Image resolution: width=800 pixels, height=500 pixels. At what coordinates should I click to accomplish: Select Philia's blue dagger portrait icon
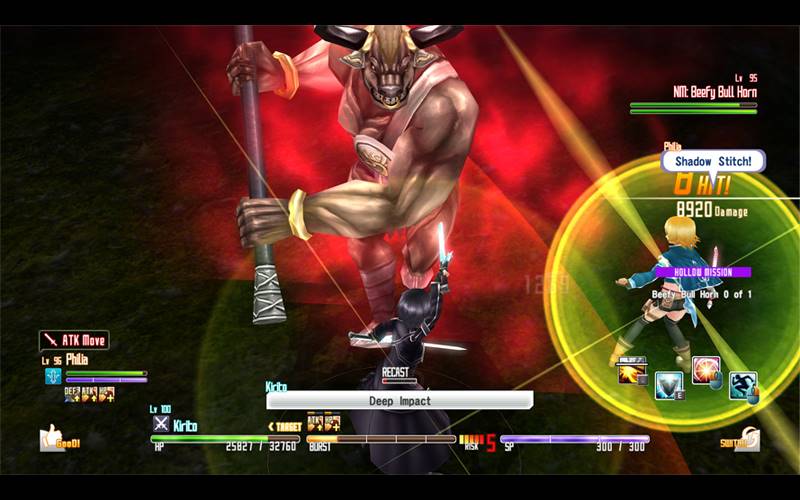click(53, 376)
